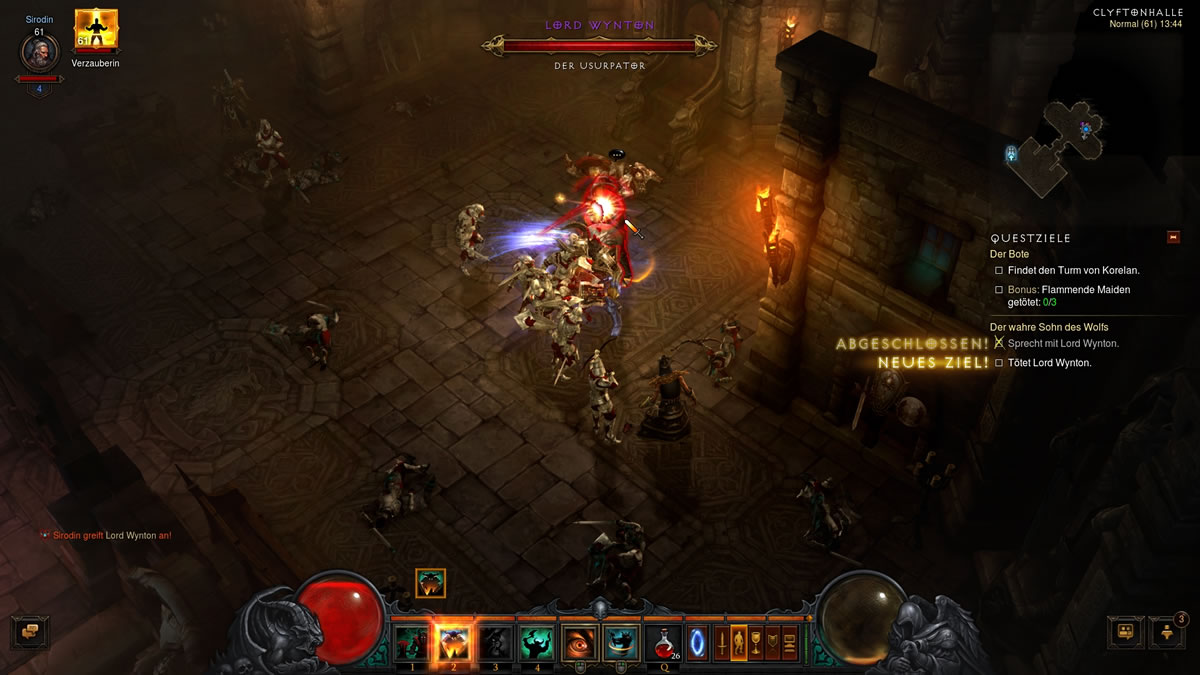The height and width of the screenshot is (675, 1200).
Task: Open the notifications button showing 3
Action: (x=1166, y=631)
